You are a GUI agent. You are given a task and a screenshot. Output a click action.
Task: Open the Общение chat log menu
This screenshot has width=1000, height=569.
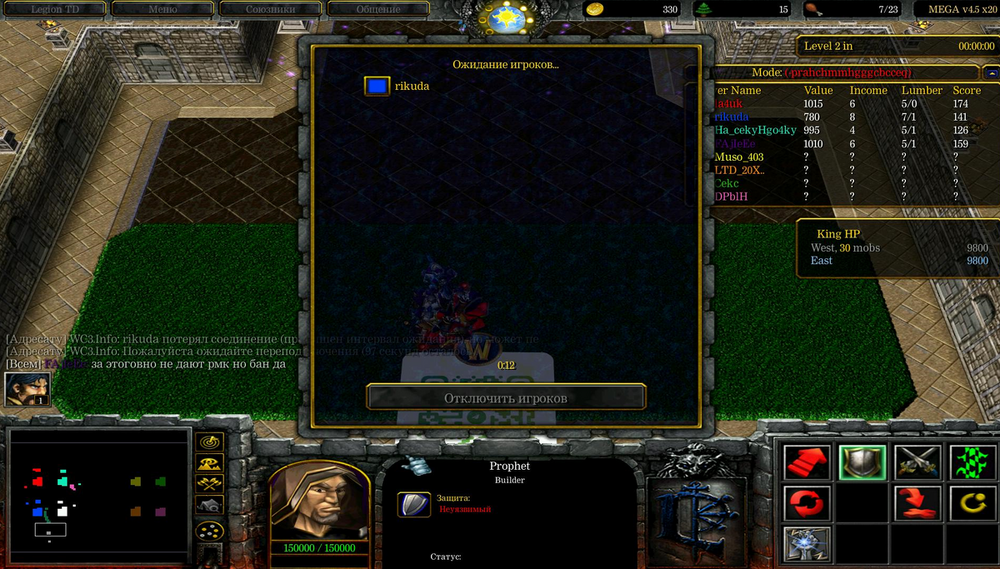click(x=378, y=9)
